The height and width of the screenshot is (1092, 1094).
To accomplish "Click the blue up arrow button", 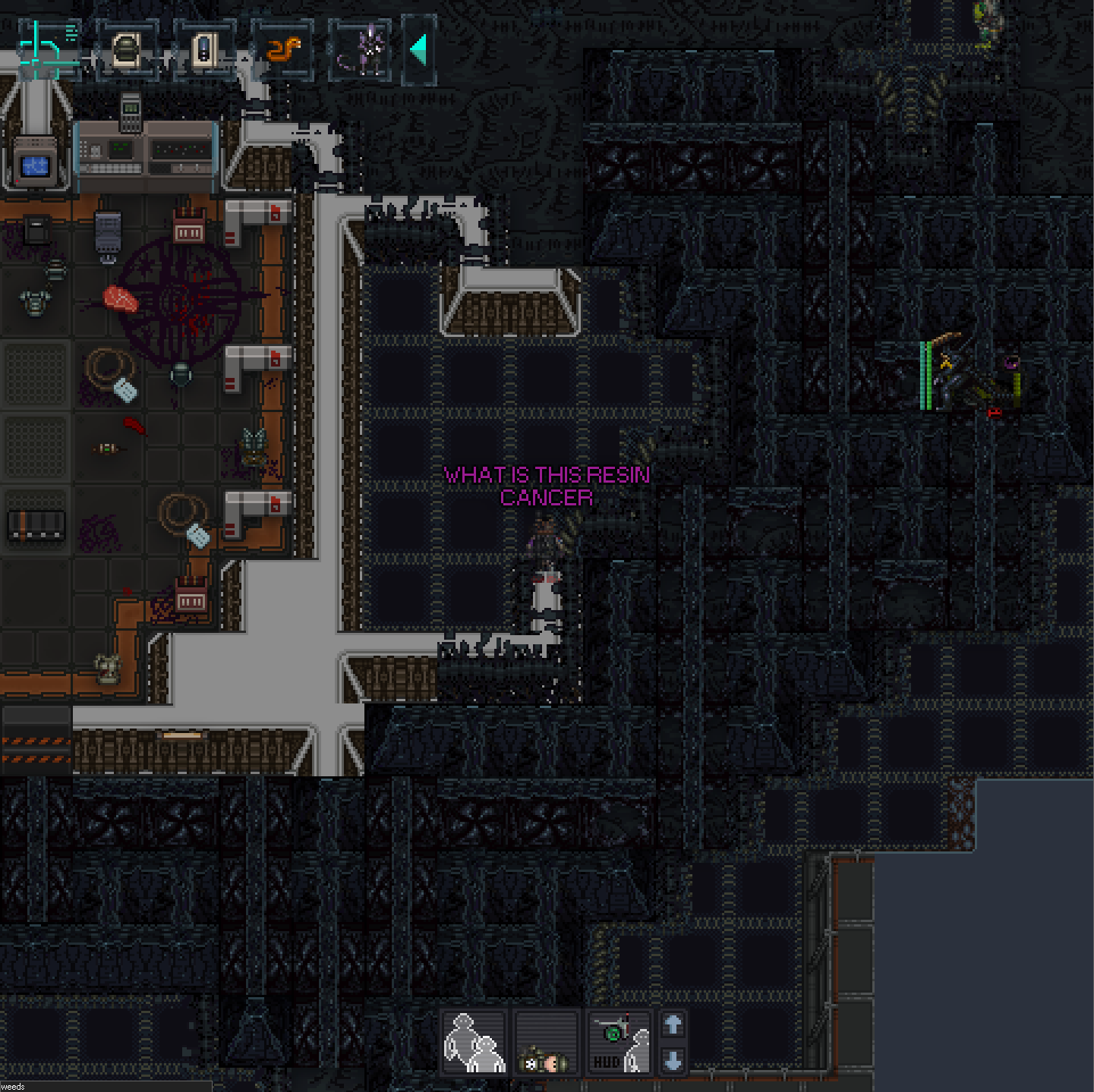I will (673, 1025).
